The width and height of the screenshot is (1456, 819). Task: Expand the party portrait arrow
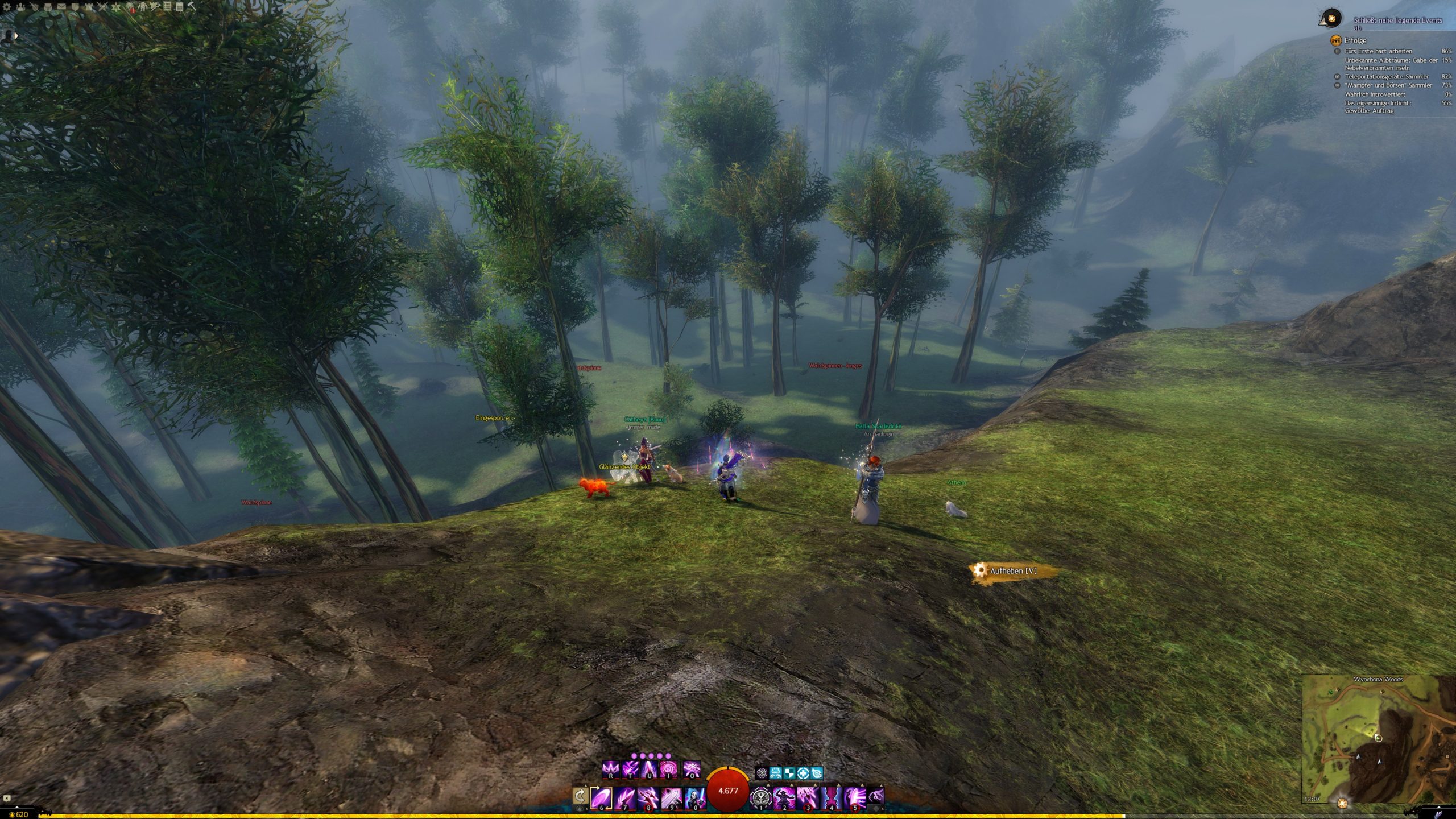[16, 35]
